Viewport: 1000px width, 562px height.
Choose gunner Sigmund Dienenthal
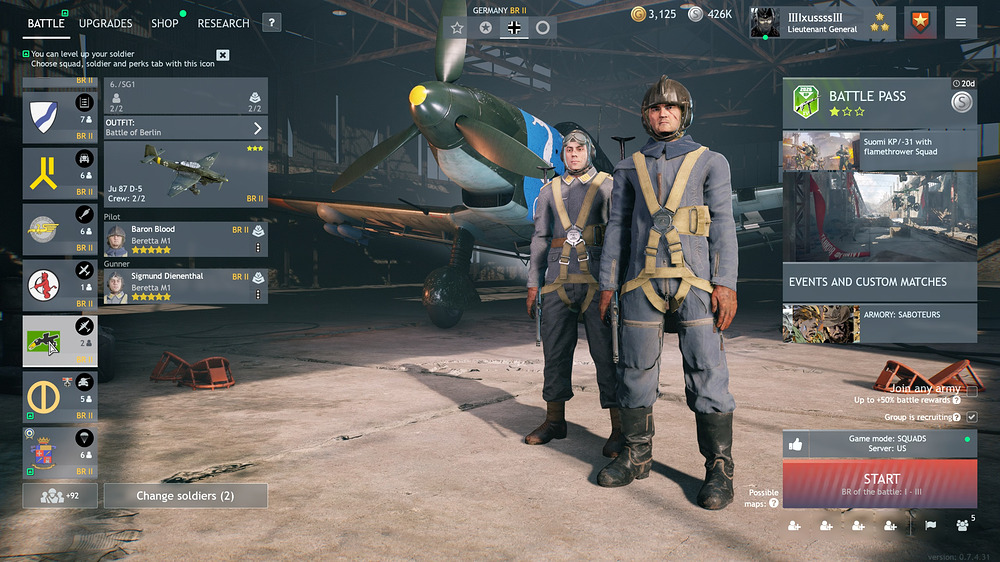coord(186,286)
